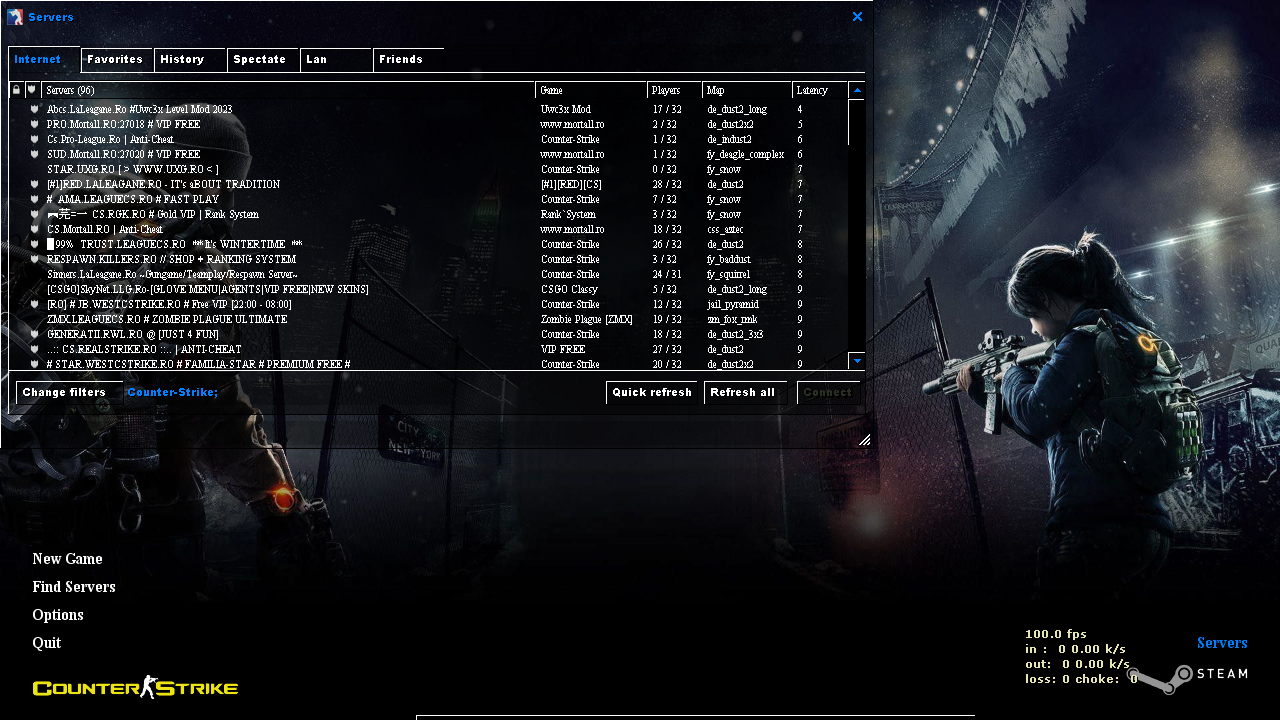This screenshot has height=720, width=1280.
Task: Click New Game in the main menu
Action: point(67,558)
